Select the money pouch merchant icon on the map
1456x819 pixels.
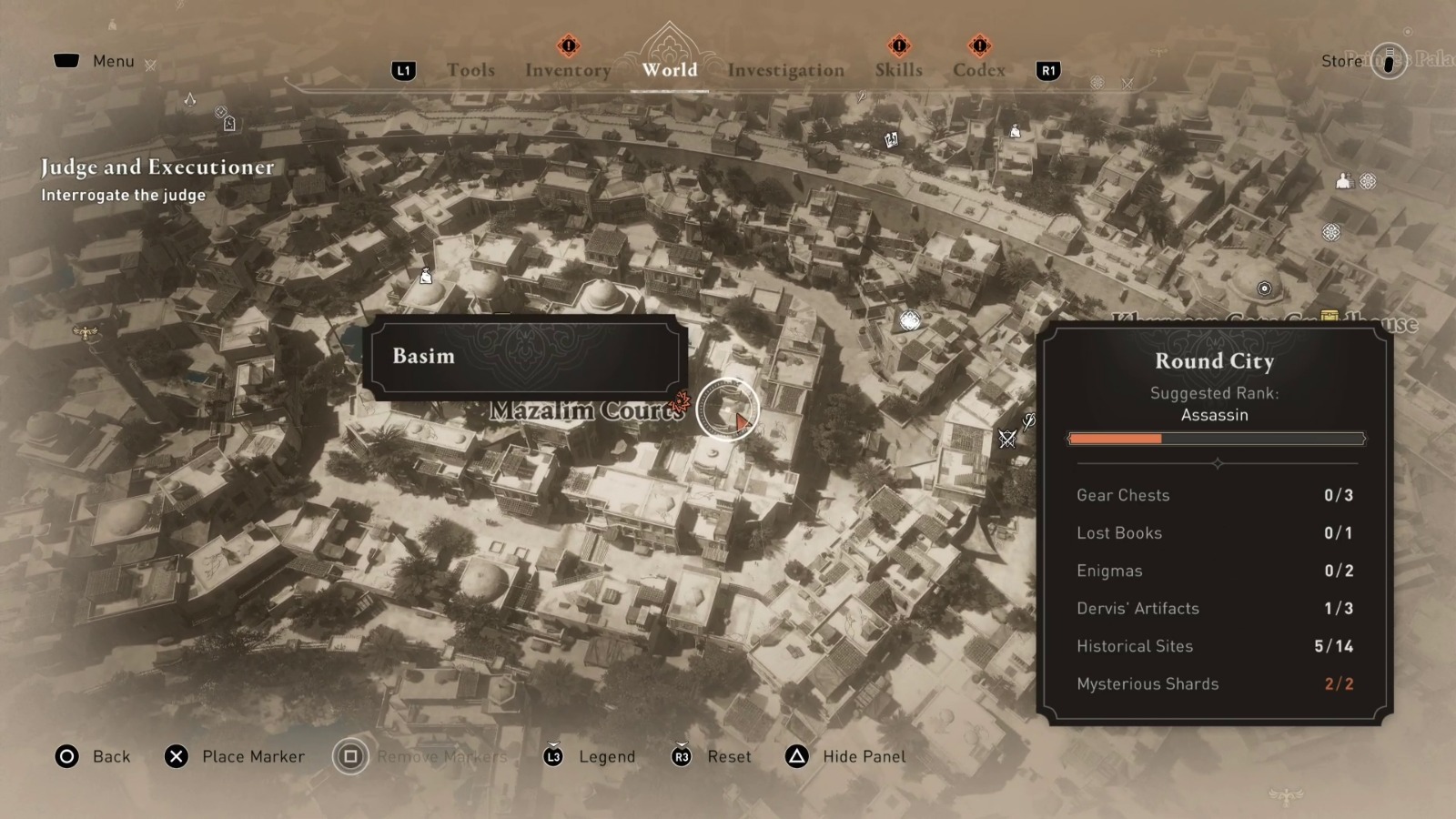(x=425, y=276)
